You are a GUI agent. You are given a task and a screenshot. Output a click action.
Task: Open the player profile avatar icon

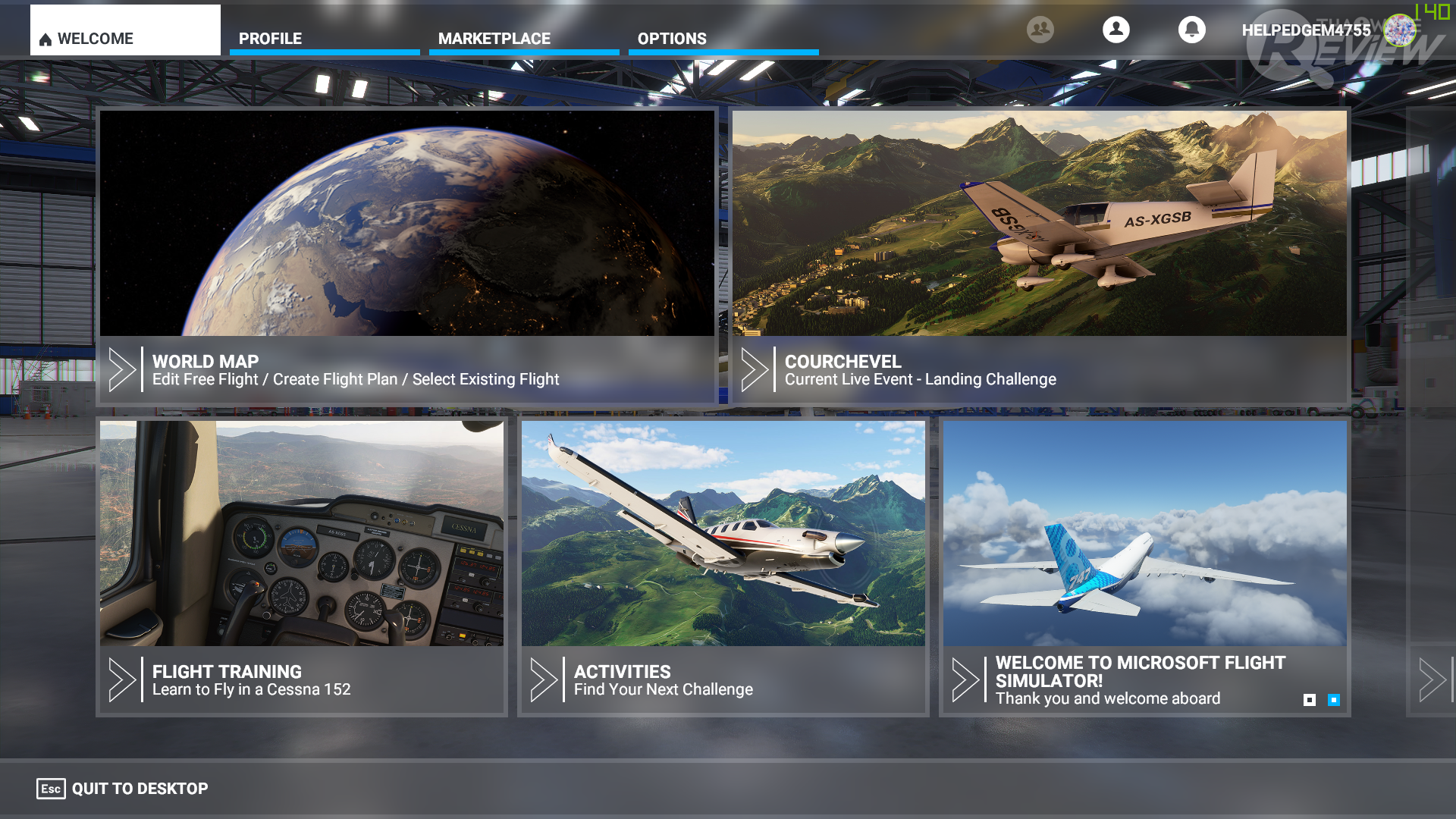tap(1116, 30)
